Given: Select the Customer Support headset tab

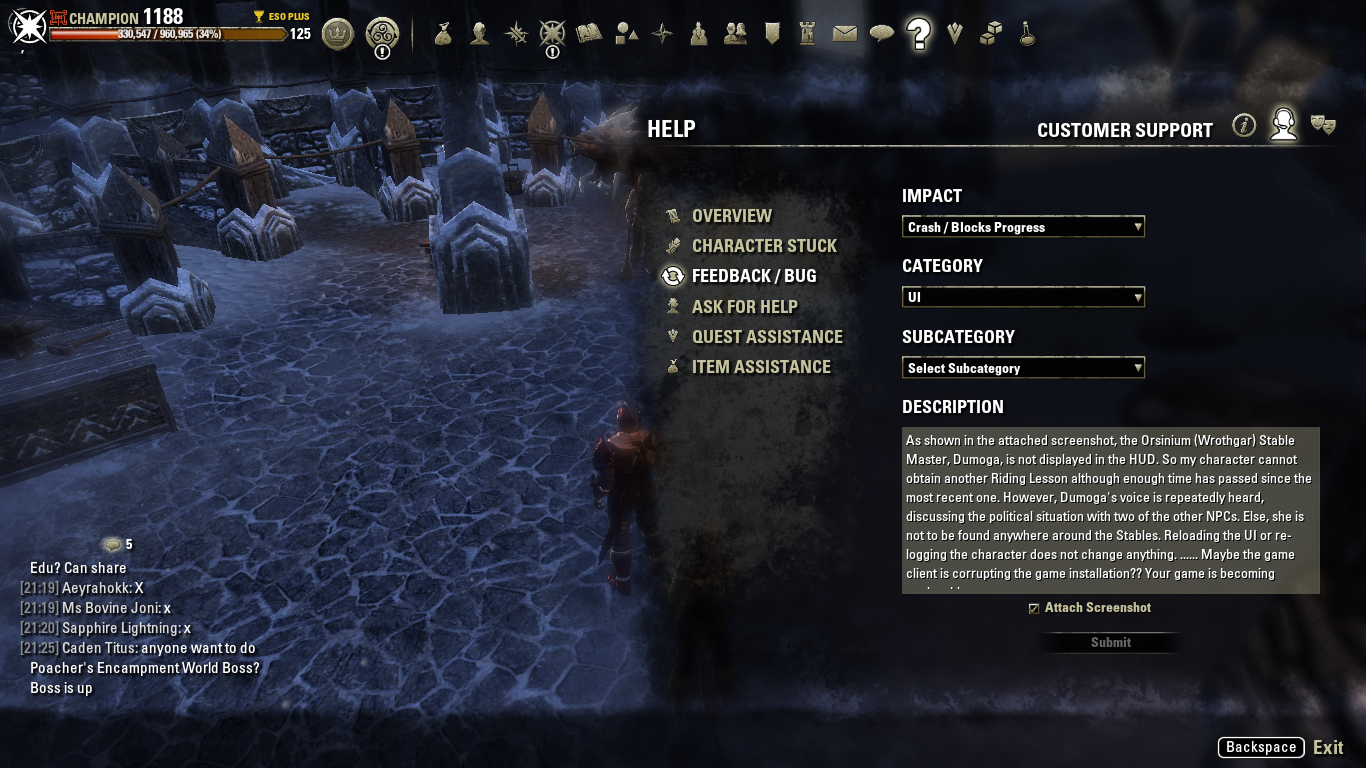Looking at the screenshot, I should pos(1283,125).
